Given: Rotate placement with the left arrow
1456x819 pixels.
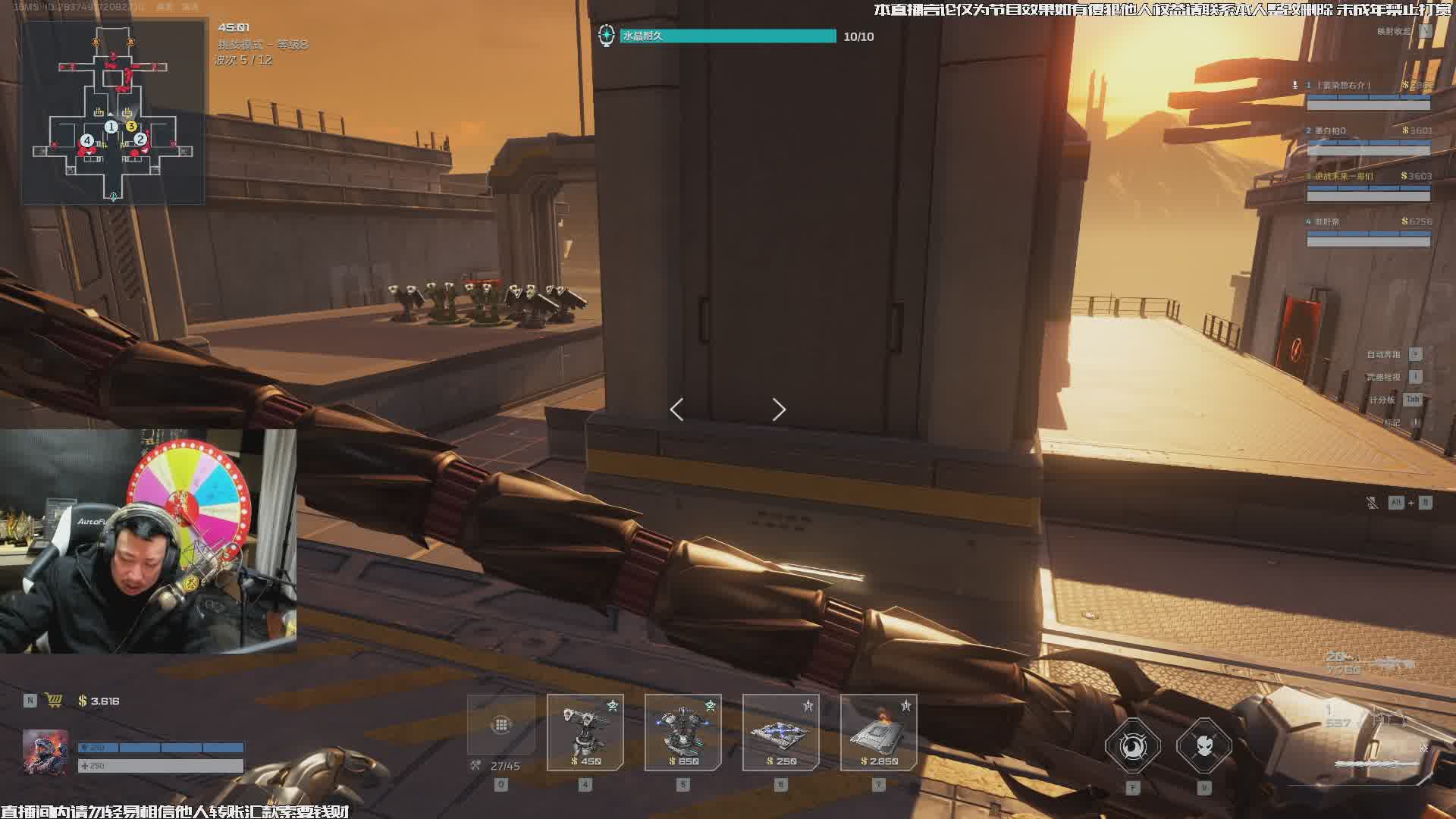Looking at the screenshot, I should (677, 409).
